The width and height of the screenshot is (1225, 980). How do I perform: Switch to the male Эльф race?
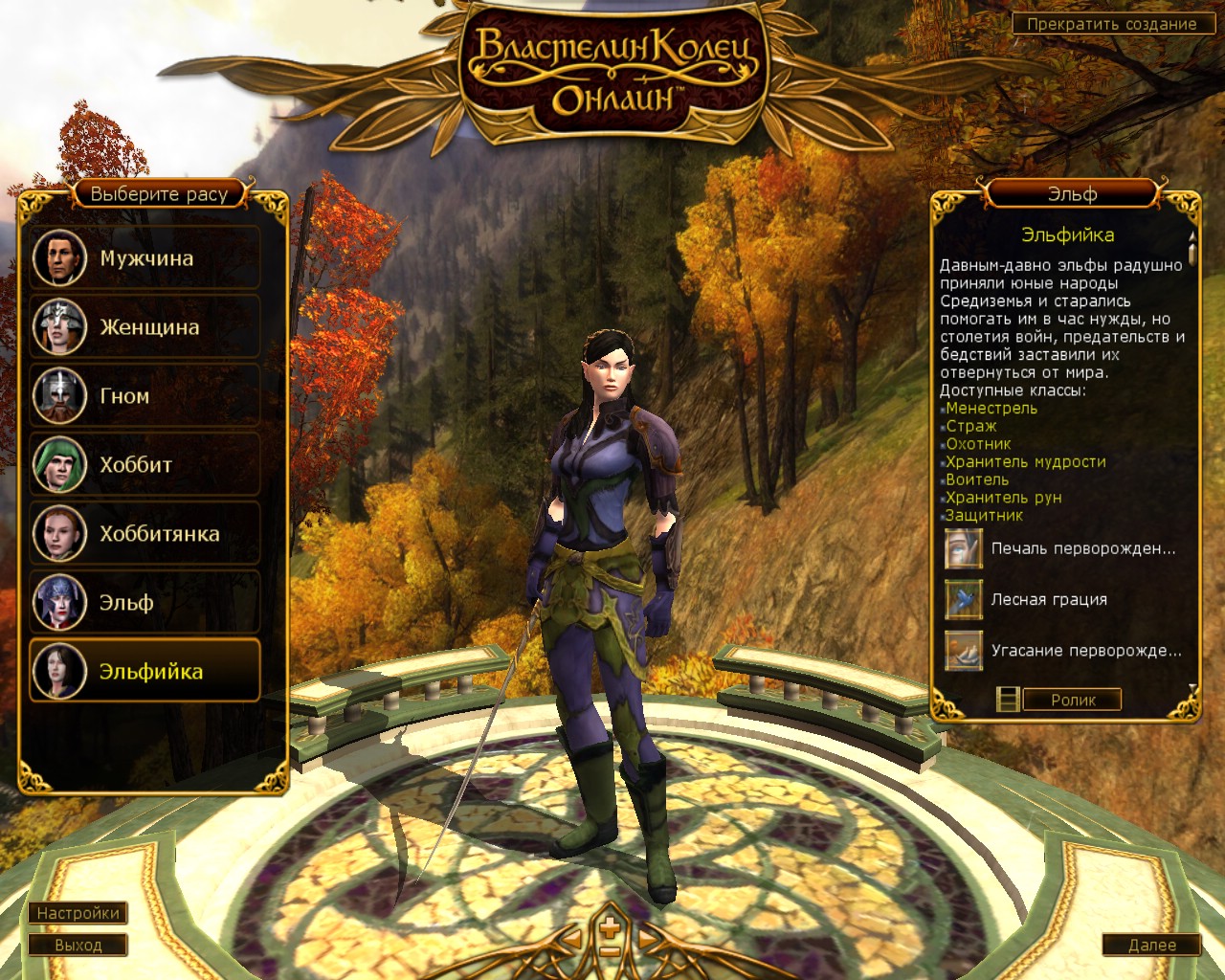coord(145,603)
